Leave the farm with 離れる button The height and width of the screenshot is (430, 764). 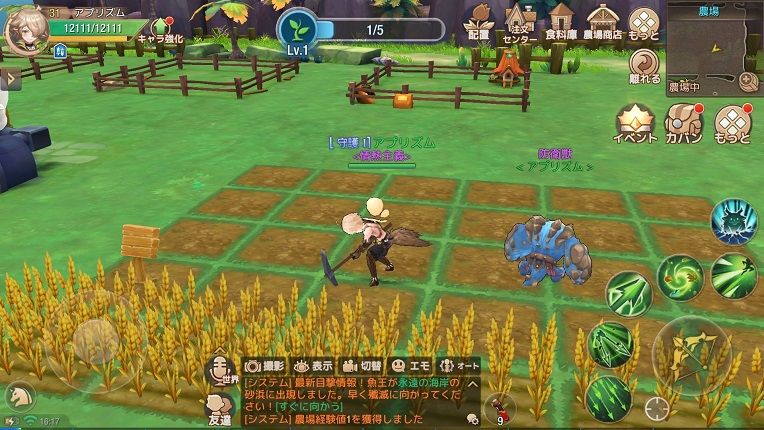[x=644, y=66]
